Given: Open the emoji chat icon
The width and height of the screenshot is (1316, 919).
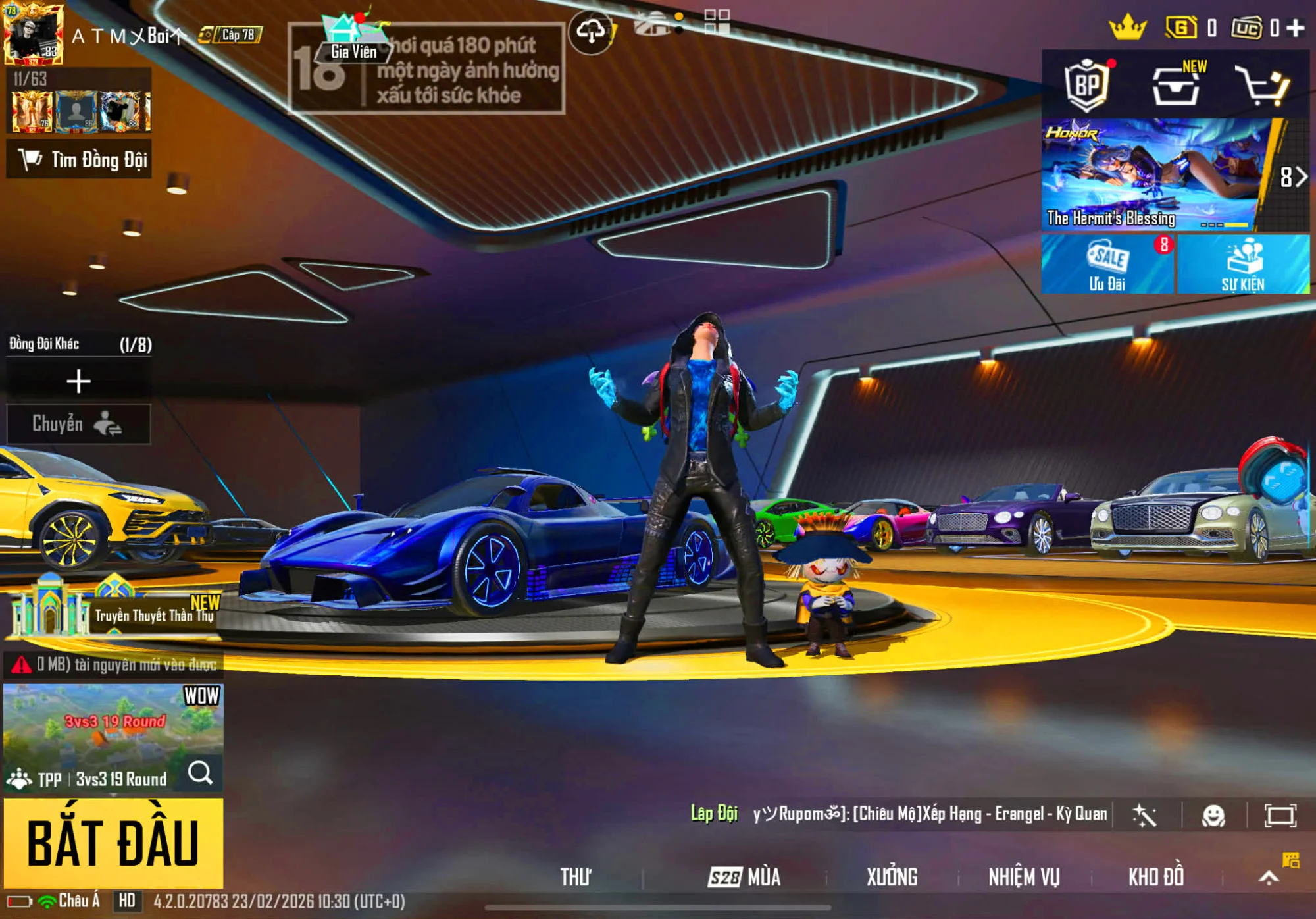Looking at the screenshot, I should pyautogui.click(x=1213, y=816).
